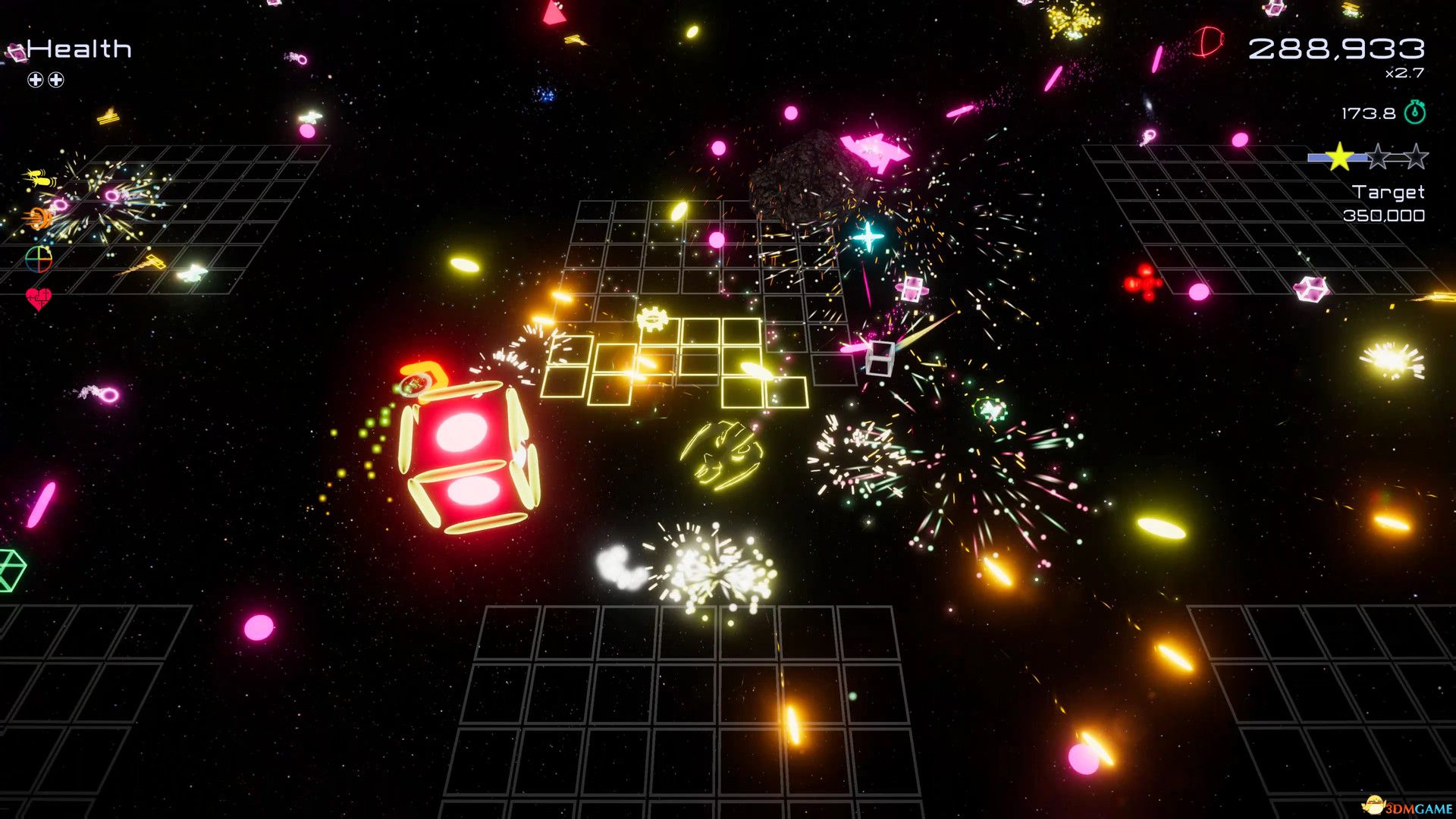1456x819 pixels.
Task: Select the Health heading label
Action: [x=78, y=49]
